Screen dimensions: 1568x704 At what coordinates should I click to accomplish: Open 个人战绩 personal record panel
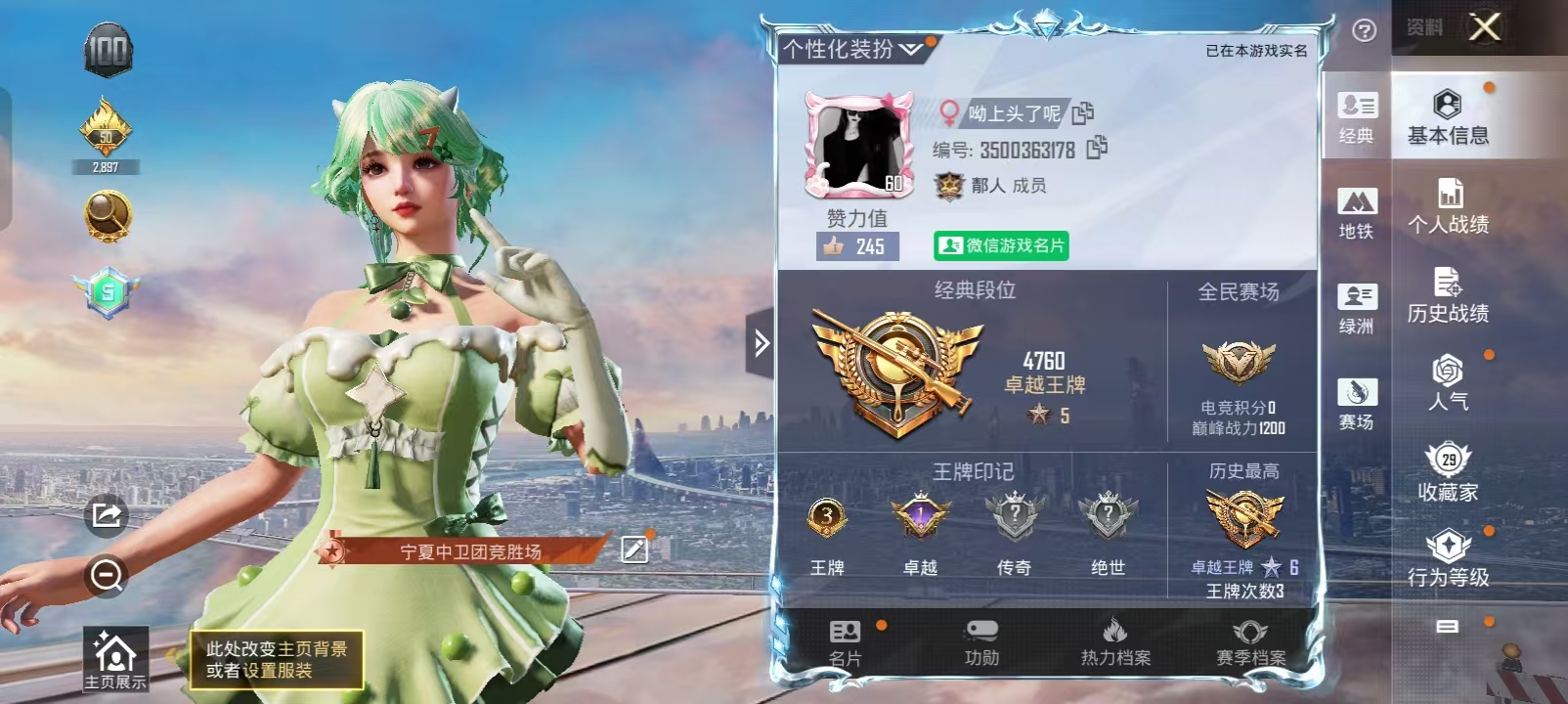click(1448, 204)
